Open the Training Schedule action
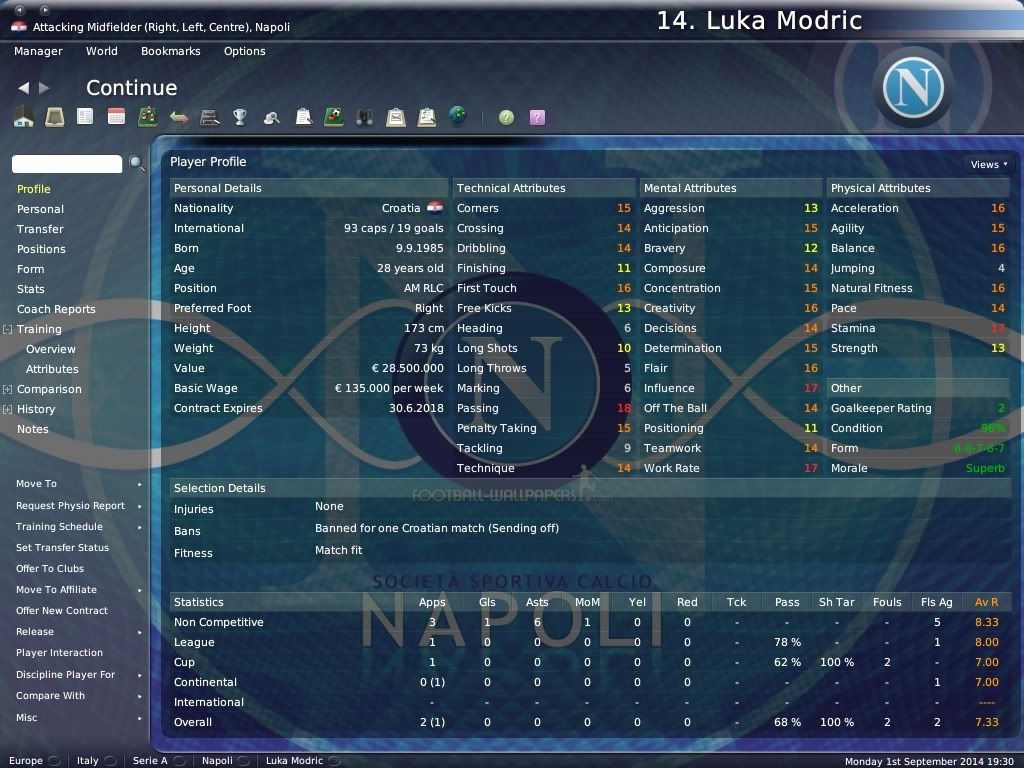Screen dimensions: 1024x768 [59, 527]
